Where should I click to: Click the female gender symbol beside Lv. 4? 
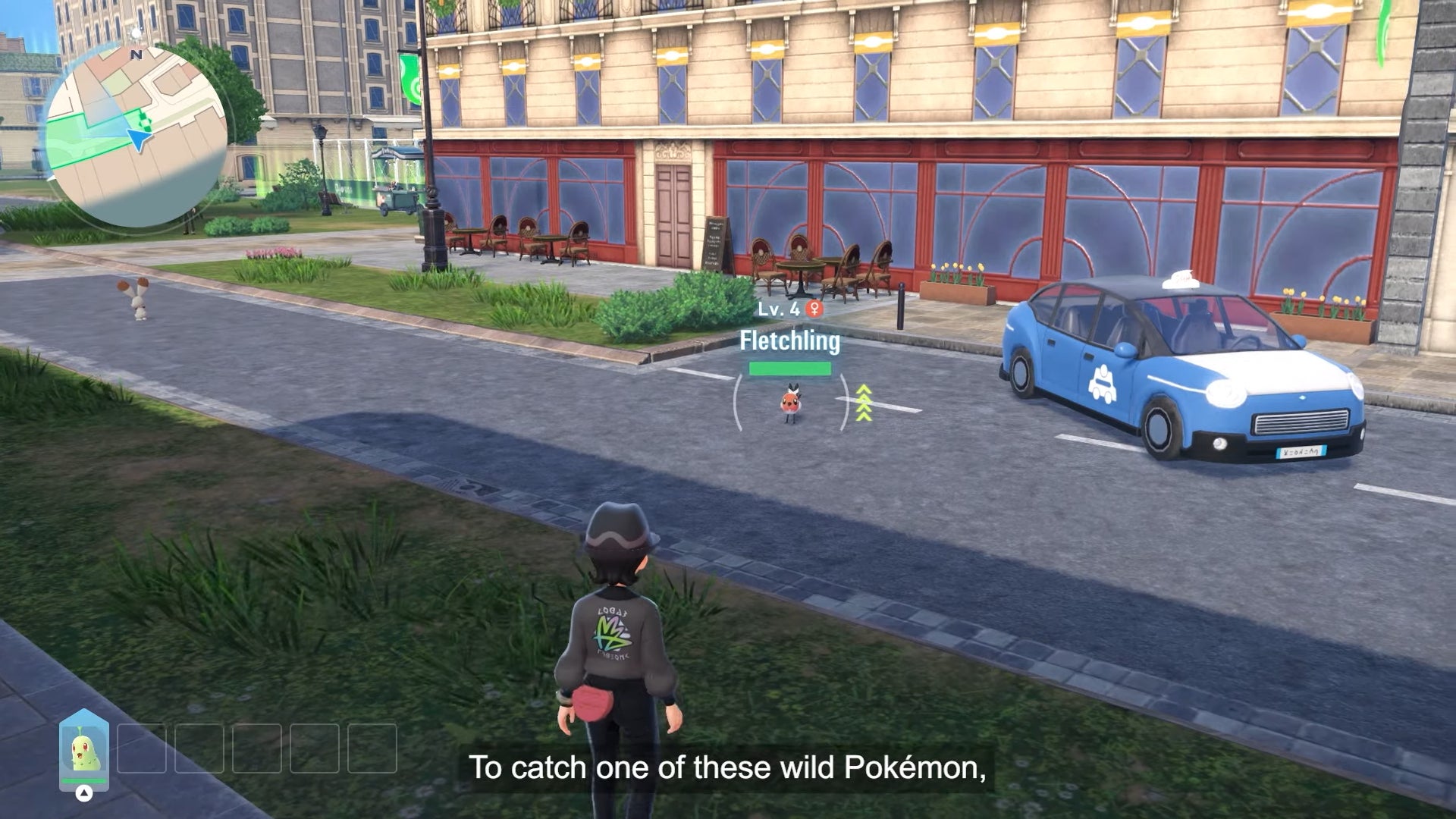pyautogui.click(x=814, y=309)
